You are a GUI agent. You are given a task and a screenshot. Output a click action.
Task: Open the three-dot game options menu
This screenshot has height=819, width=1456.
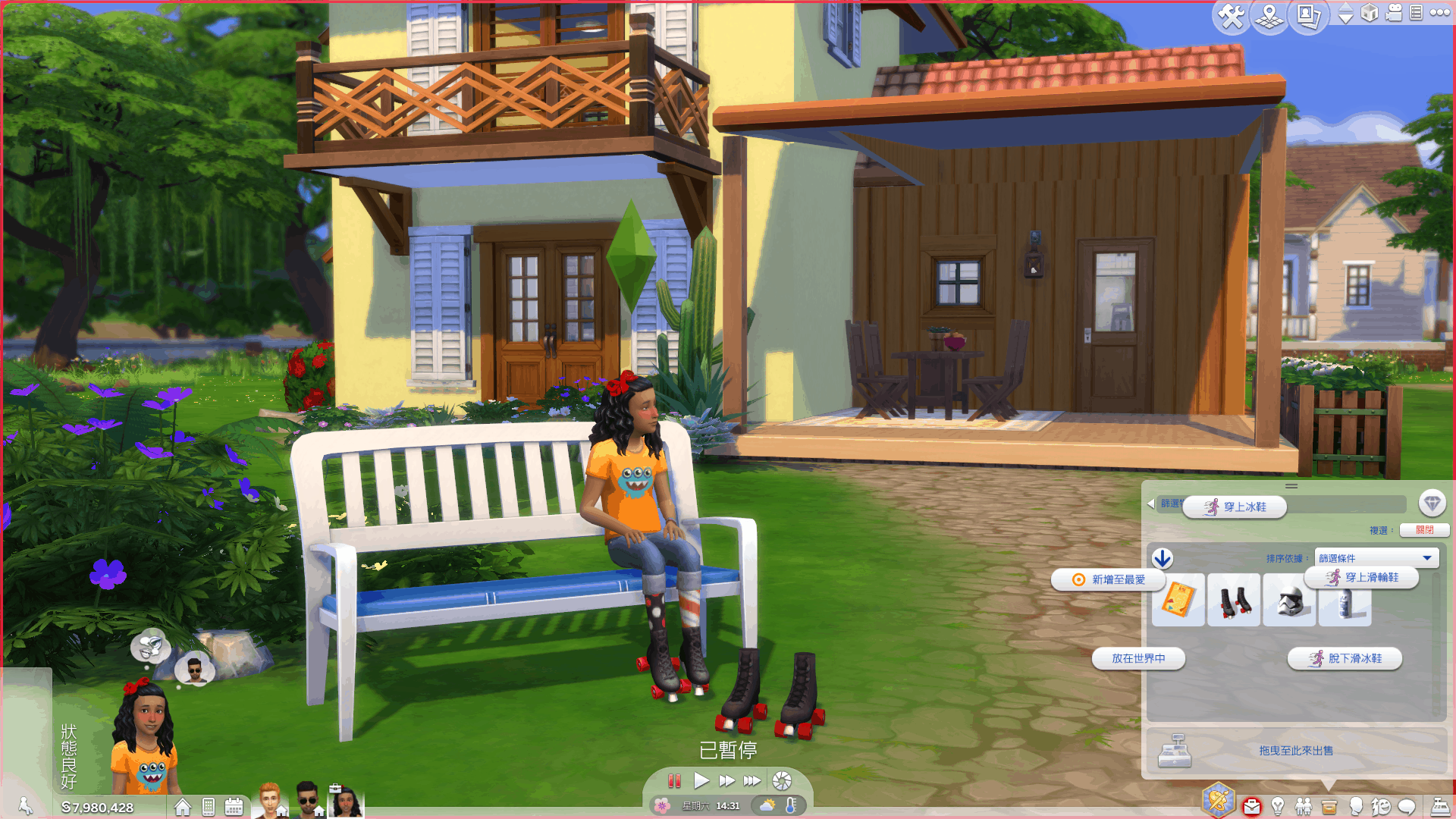pos(1439,13)
